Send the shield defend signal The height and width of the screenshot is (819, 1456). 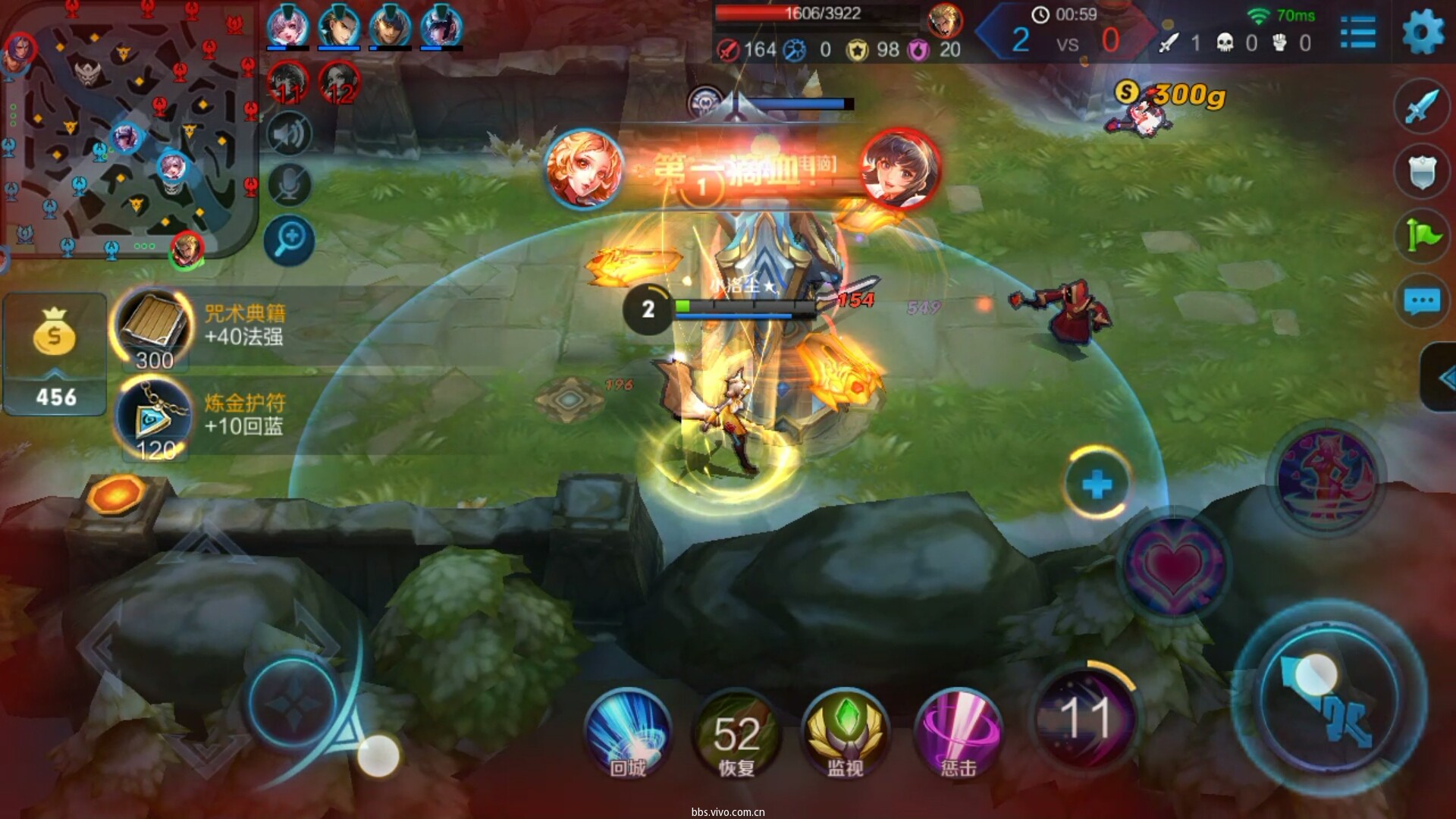1422,171
